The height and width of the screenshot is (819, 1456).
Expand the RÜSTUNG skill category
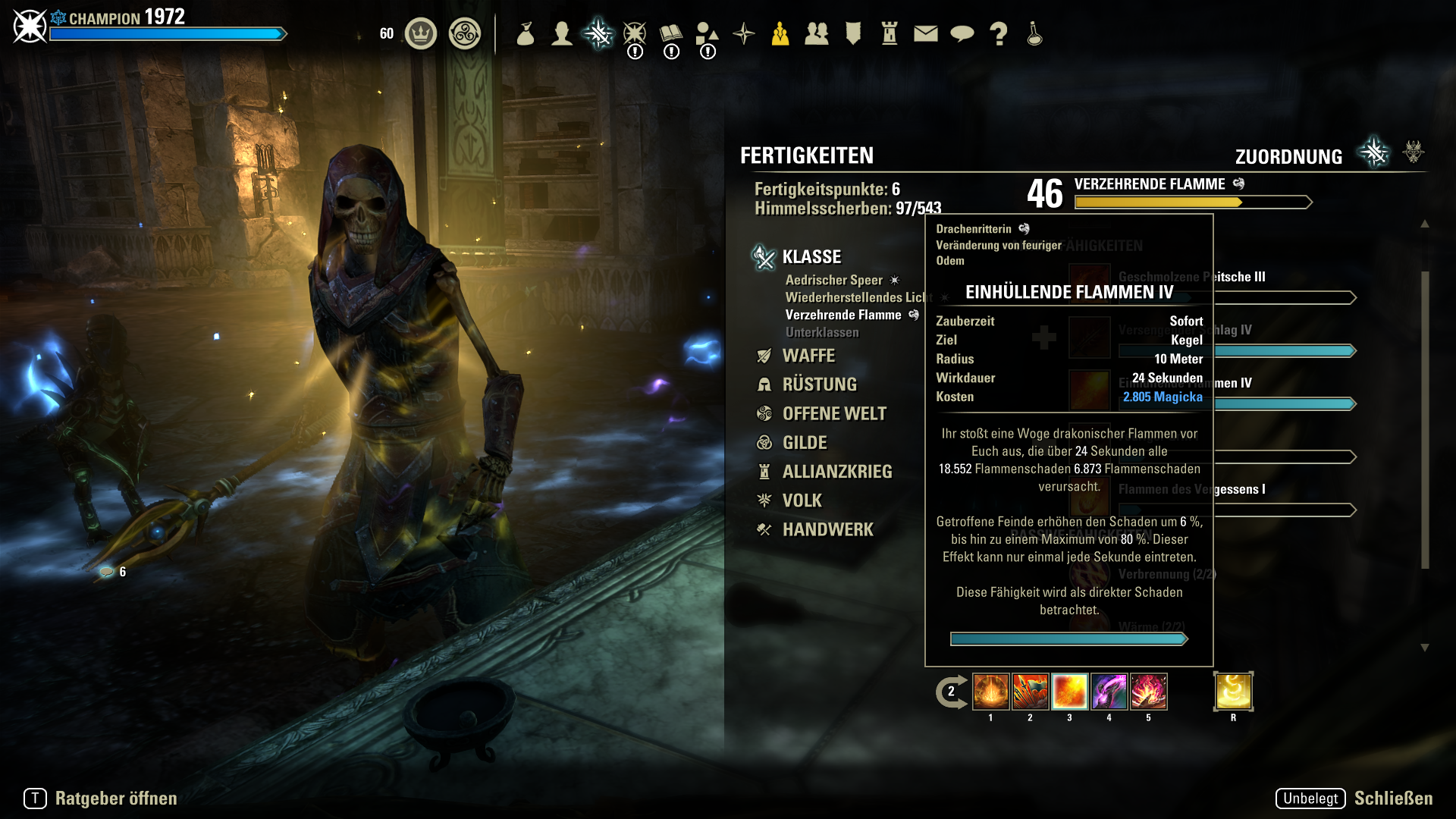(819, 384)
